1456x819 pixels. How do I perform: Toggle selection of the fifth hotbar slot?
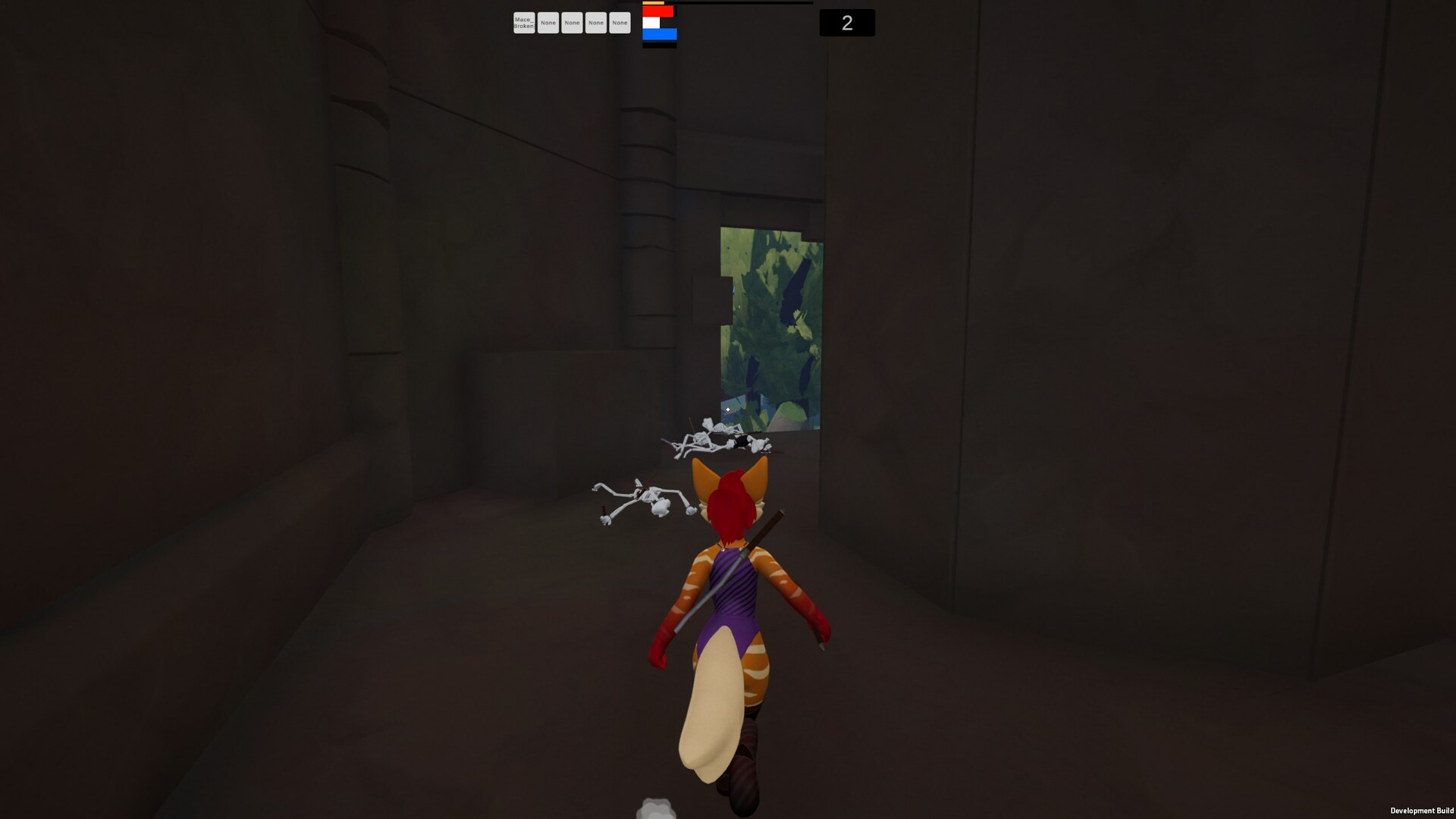pos(620,23)
